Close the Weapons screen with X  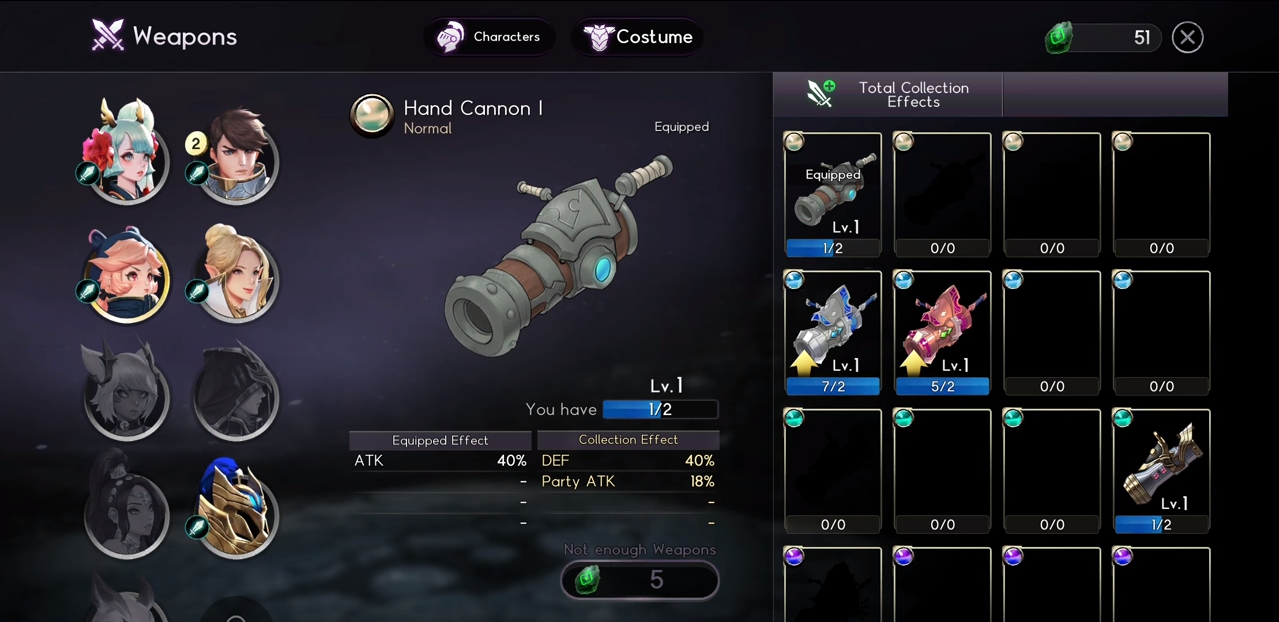1187,38
